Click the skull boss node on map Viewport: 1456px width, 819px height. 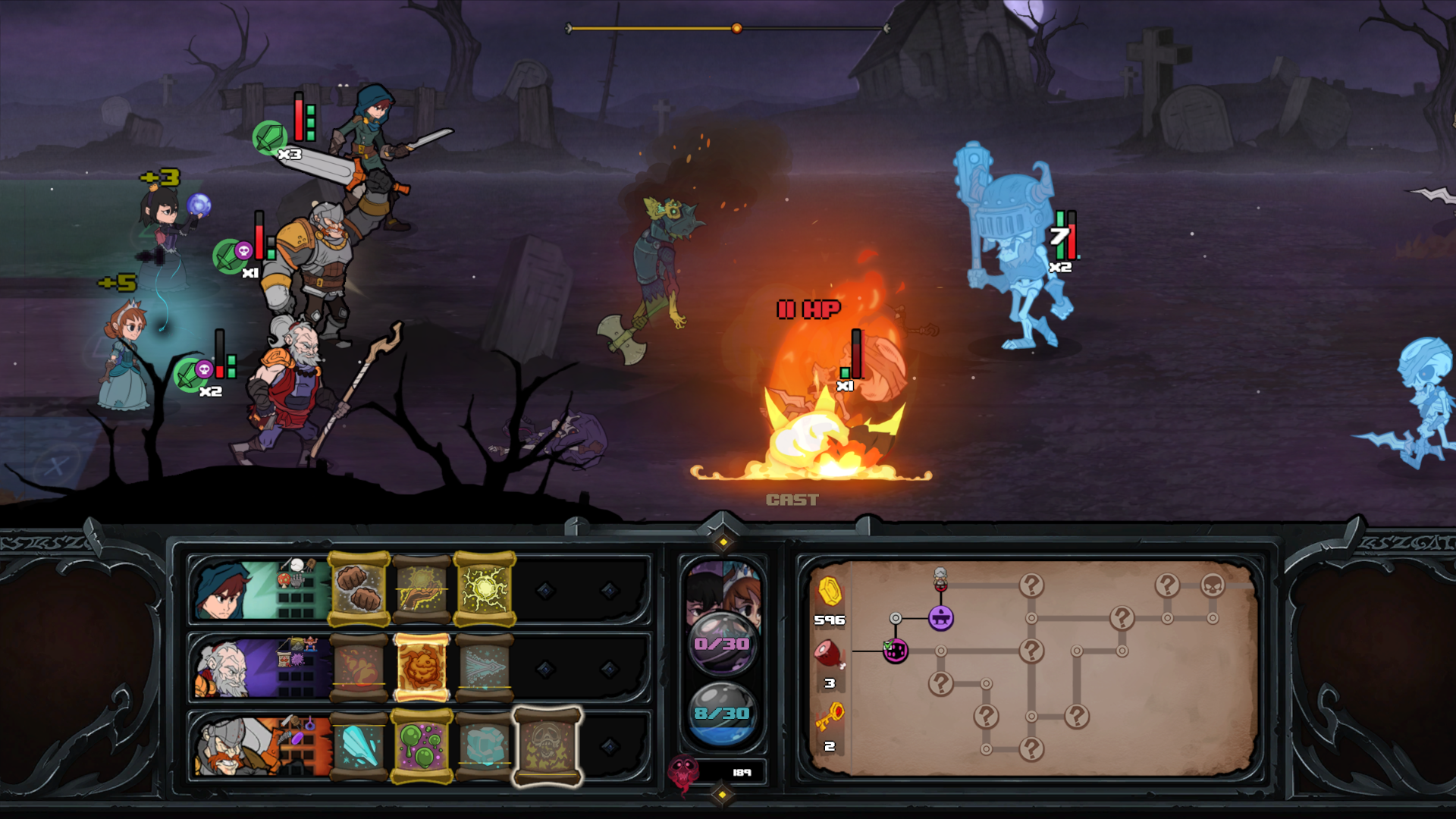[1213, 585]
